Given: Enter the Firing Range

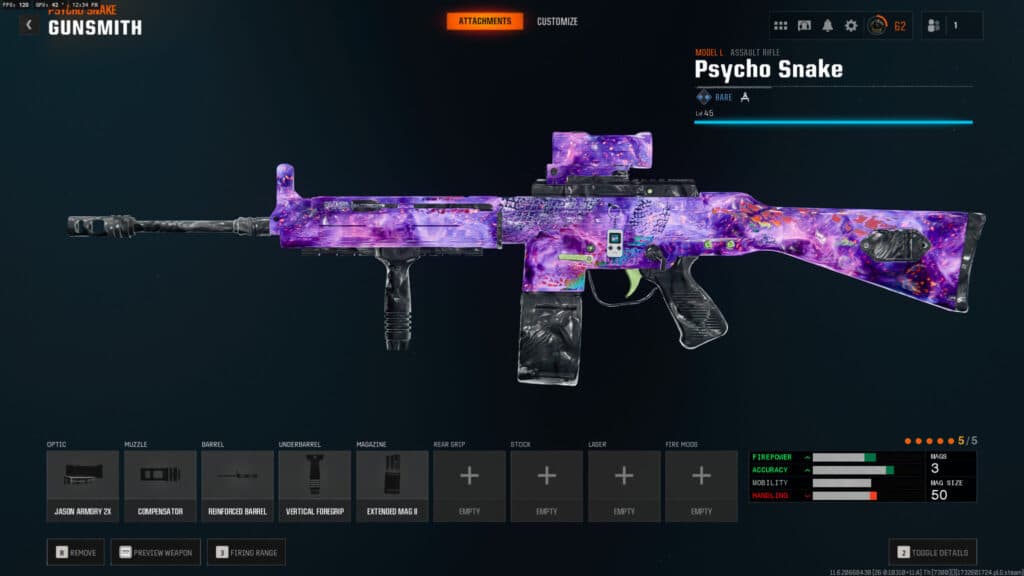Looking at the screenshot, I should pyautogui.click(x=246, y=552).
